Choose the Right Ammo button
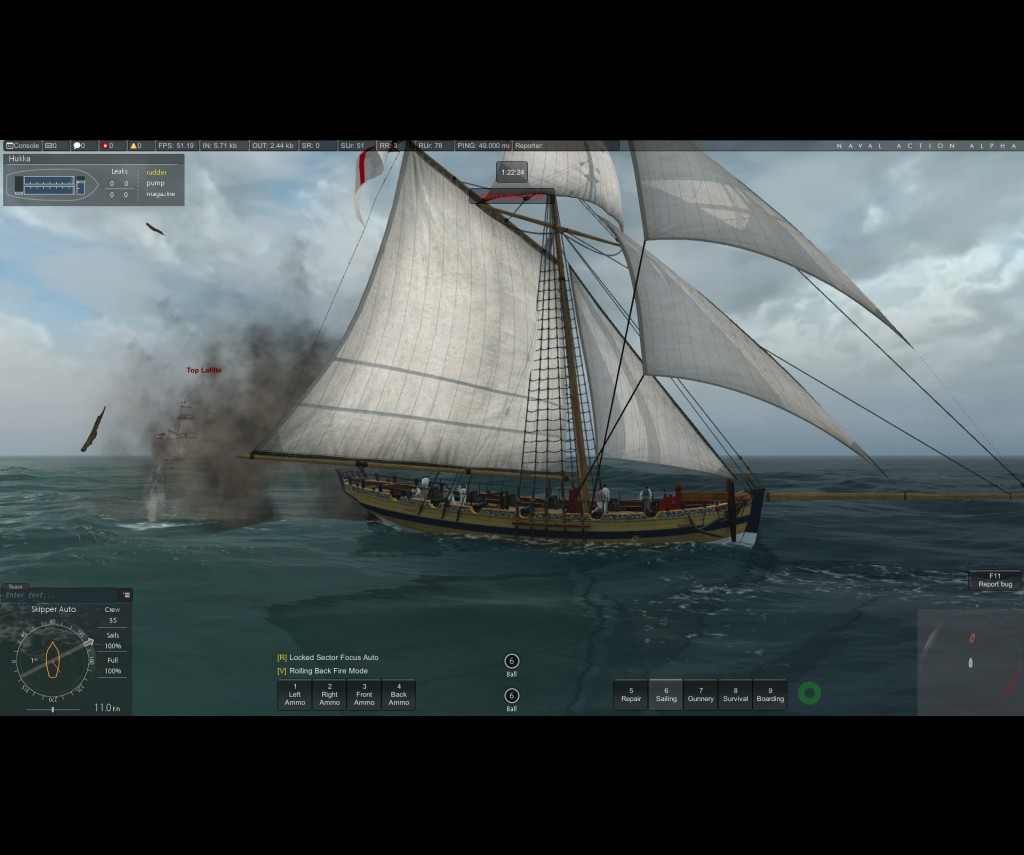Viewport: 1024px width, 855px height. click(329, 695)
